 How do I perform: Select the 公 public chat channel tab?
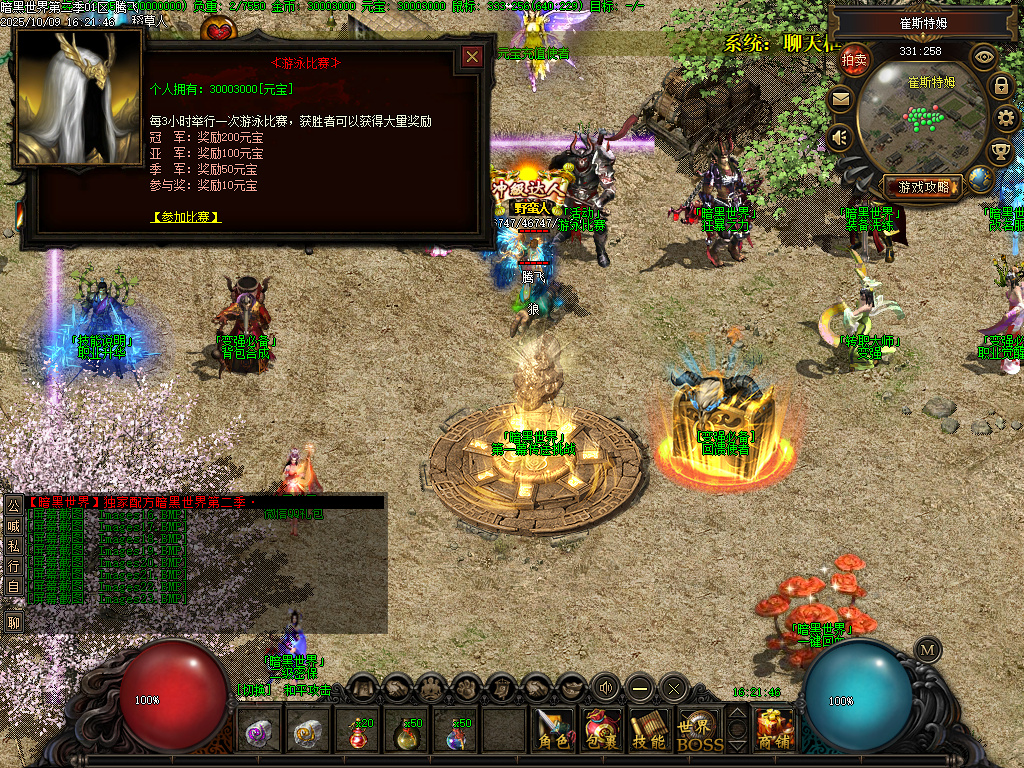[13, 505]
